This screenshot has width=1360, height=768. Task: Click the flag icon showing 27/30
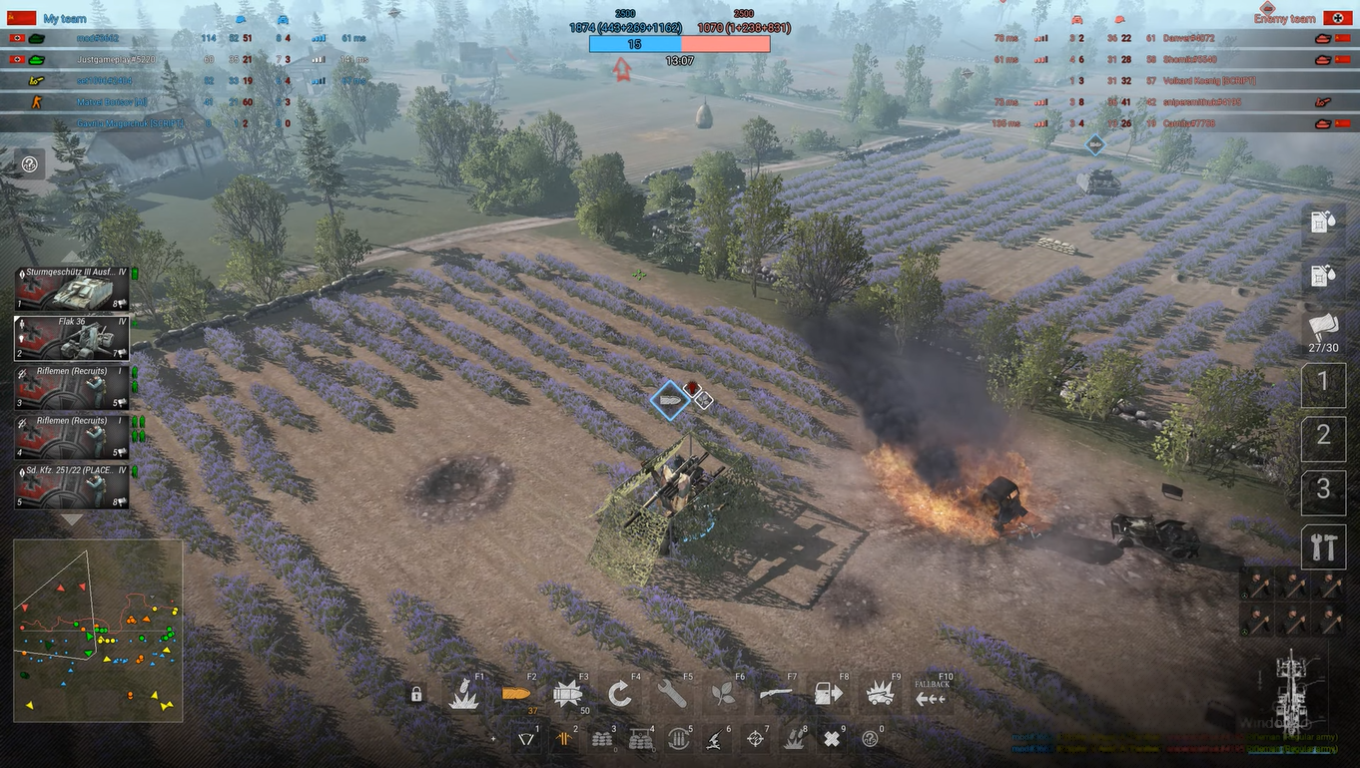[1323, 330]
